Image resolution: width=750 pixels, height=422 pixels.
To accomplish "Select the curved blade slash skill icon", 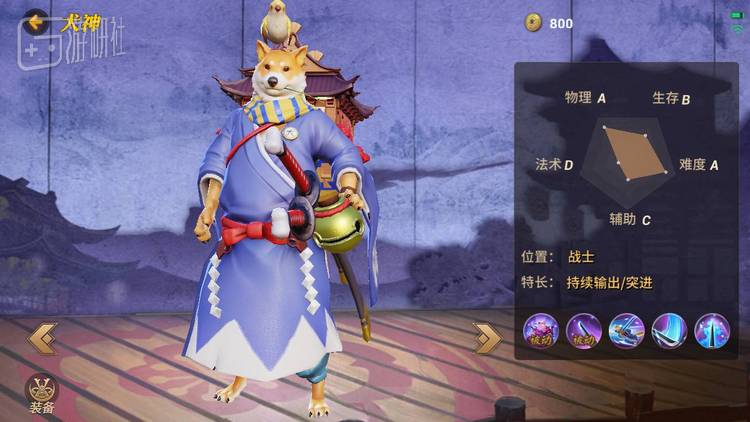I will coord(669,331).
